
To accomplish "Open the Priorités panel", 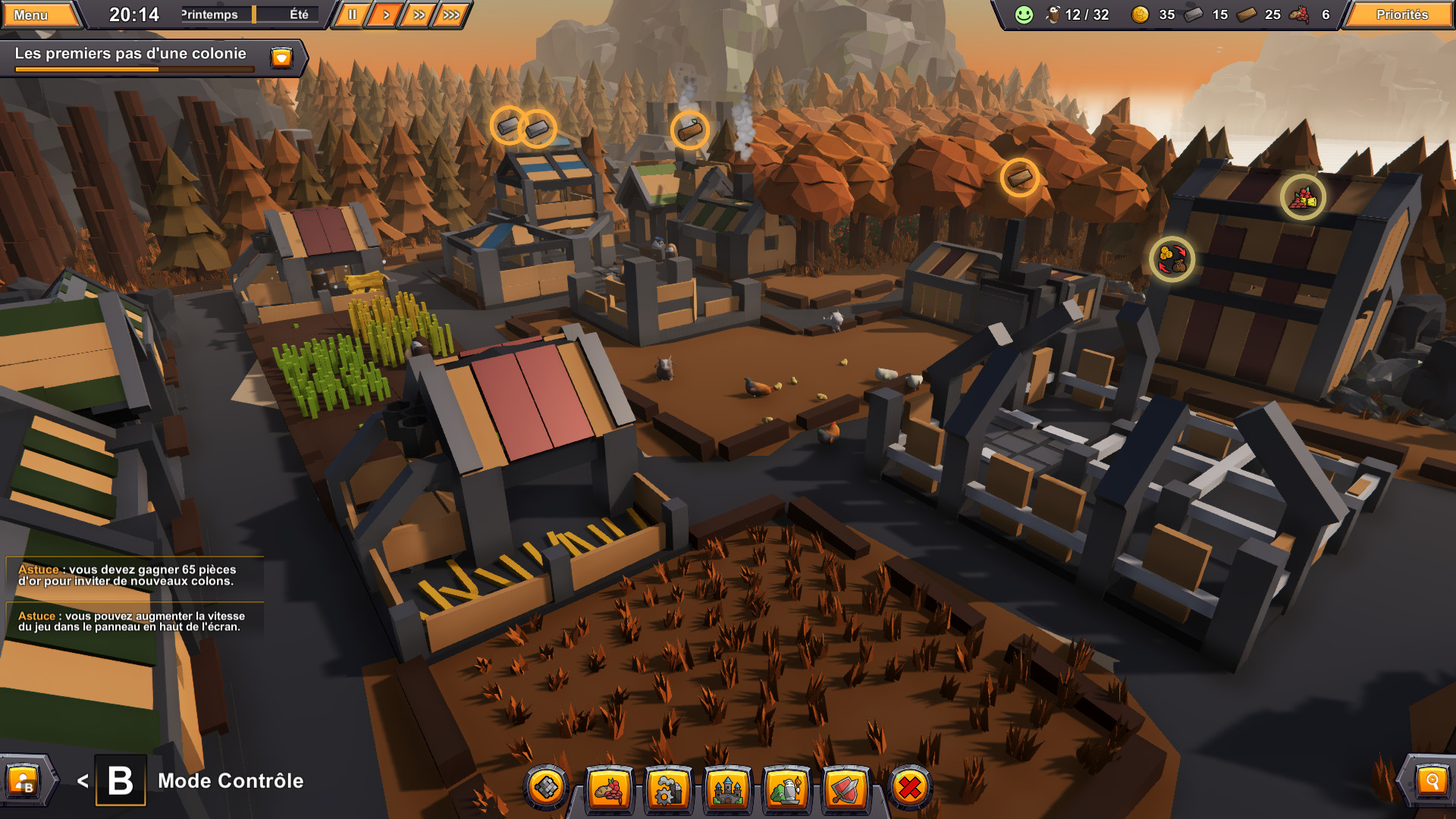I will 1399,14.
